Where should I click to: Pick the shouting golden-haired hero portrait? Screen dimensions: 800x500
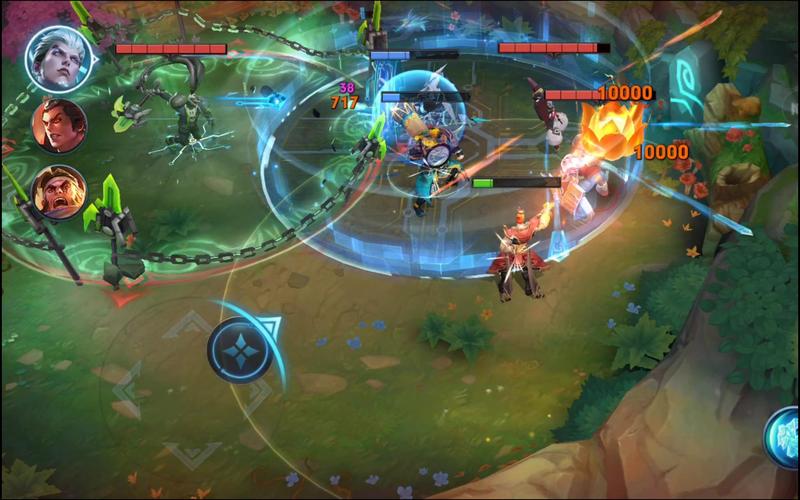click(59, 191)
